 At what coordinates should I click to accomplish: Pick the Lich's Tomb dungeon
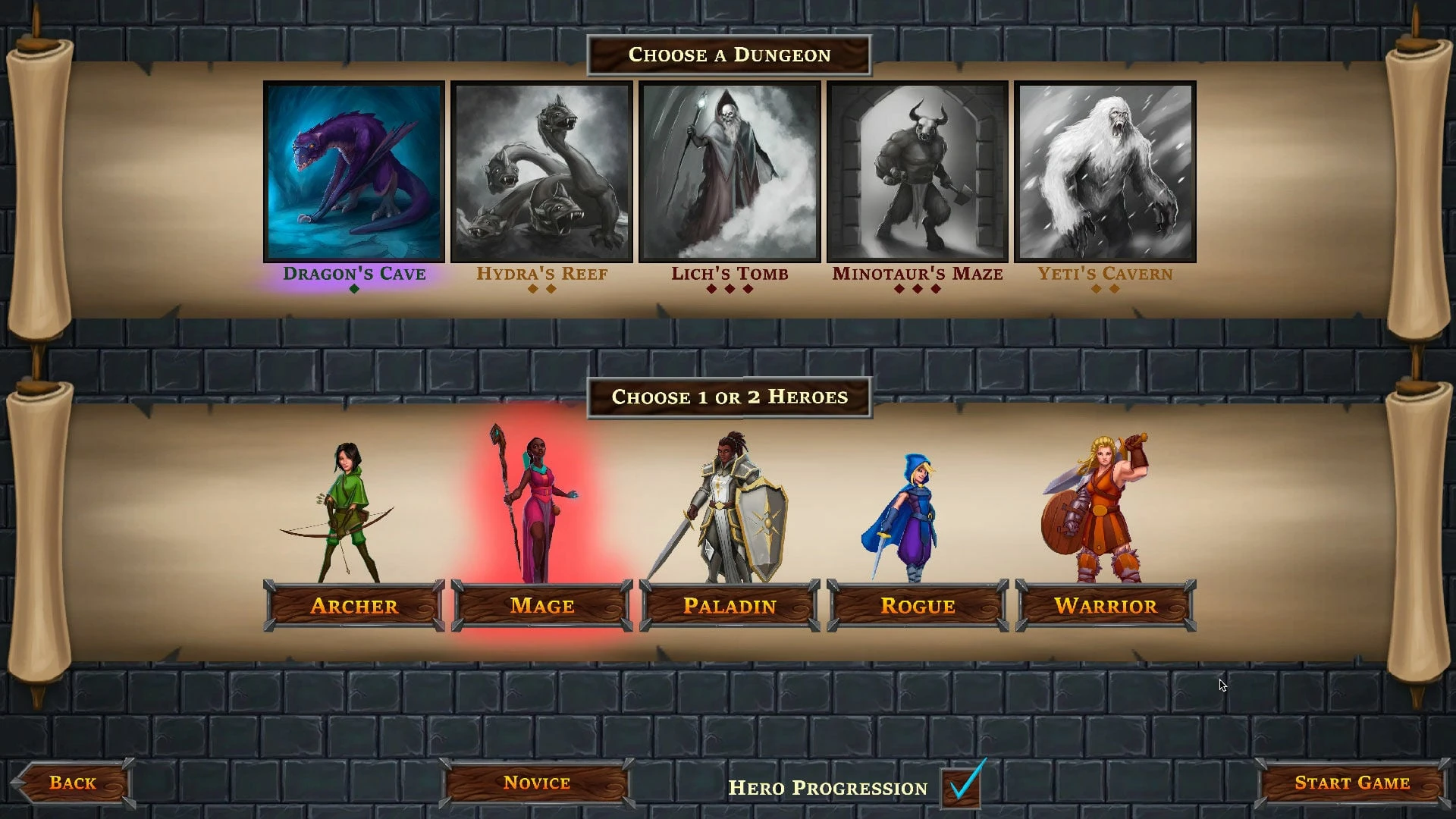point(730,172)
